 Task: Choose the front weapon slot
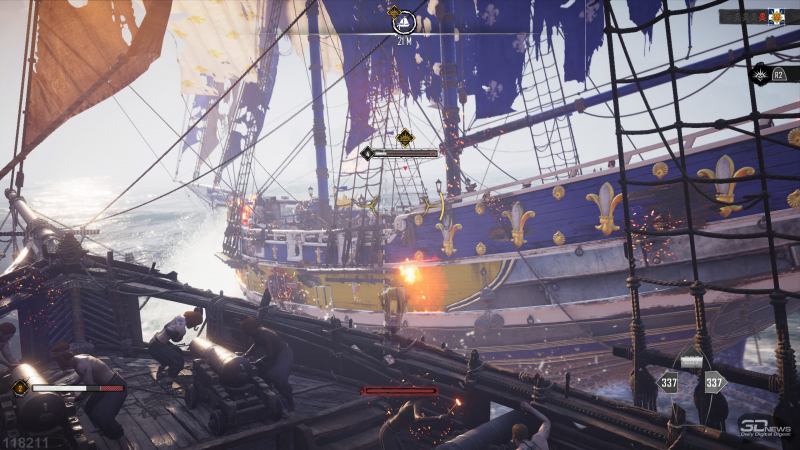coord(691,361)
